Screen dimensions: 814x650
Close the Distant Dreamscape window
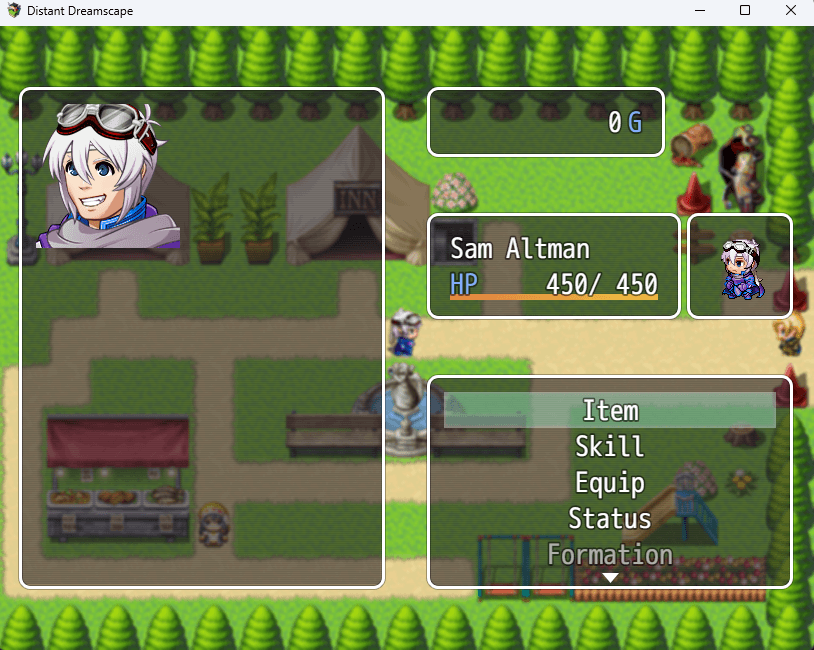(790, 11)
